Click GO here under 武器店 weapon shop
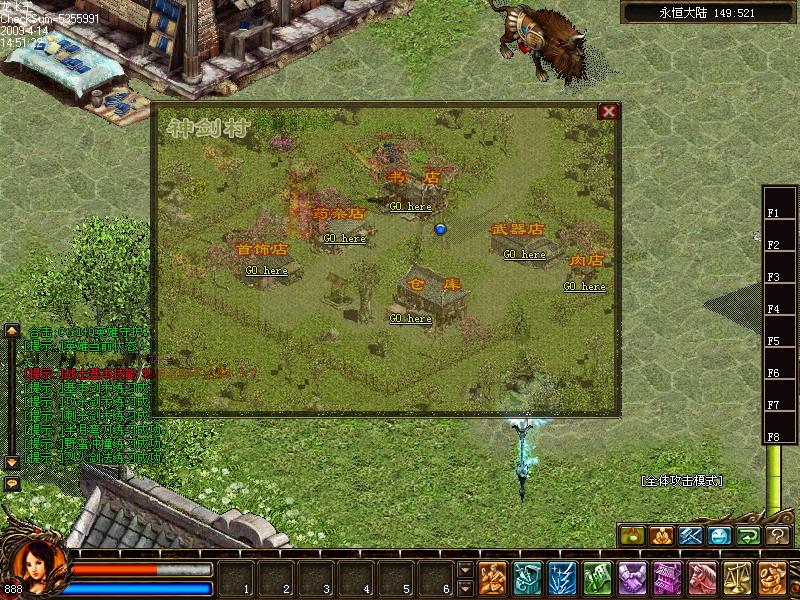The width and height of the screenshot is (800, 600). click(x=524, y=255)
